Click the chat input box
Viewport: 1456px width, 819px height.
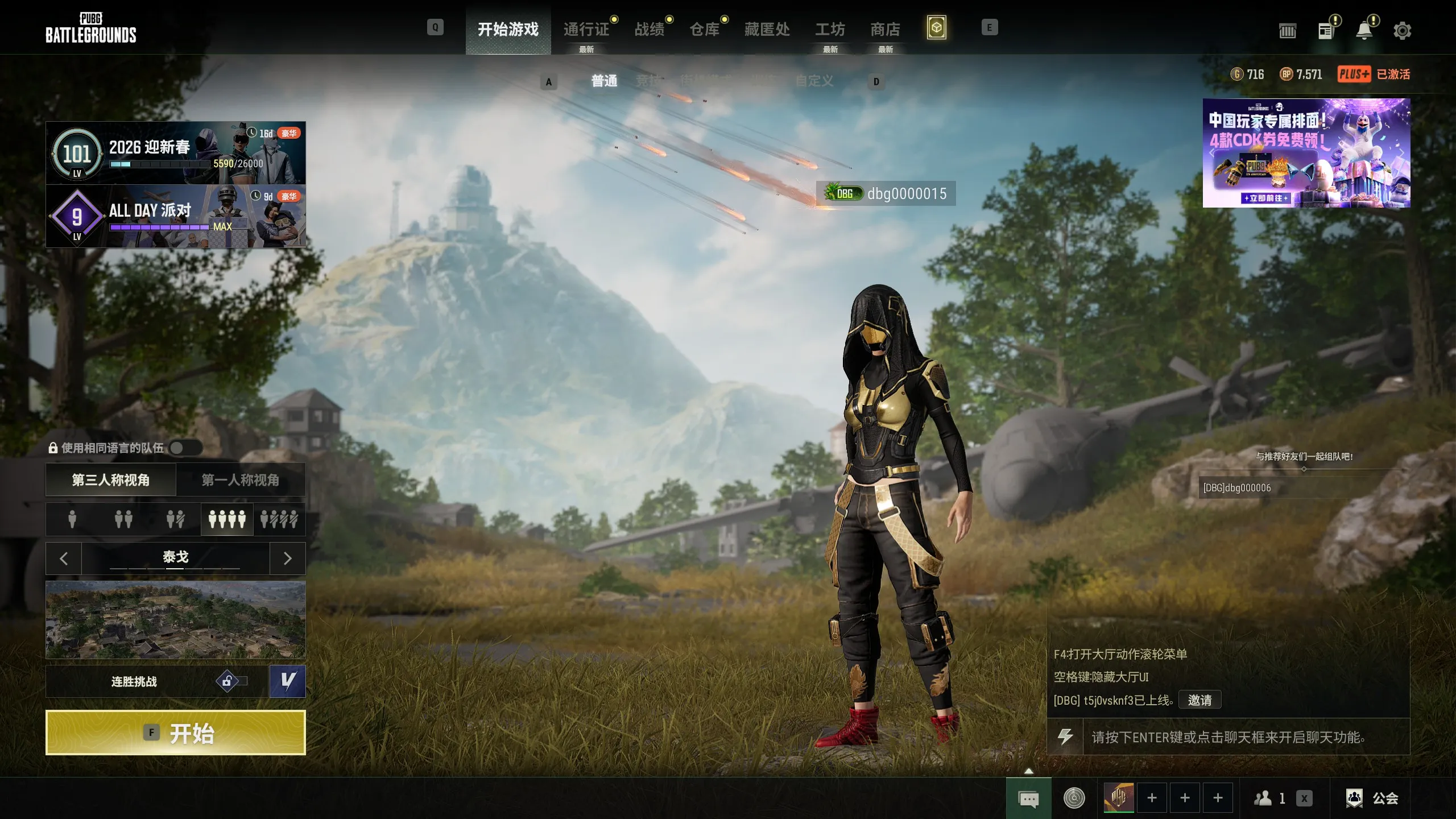[1246, 738]
